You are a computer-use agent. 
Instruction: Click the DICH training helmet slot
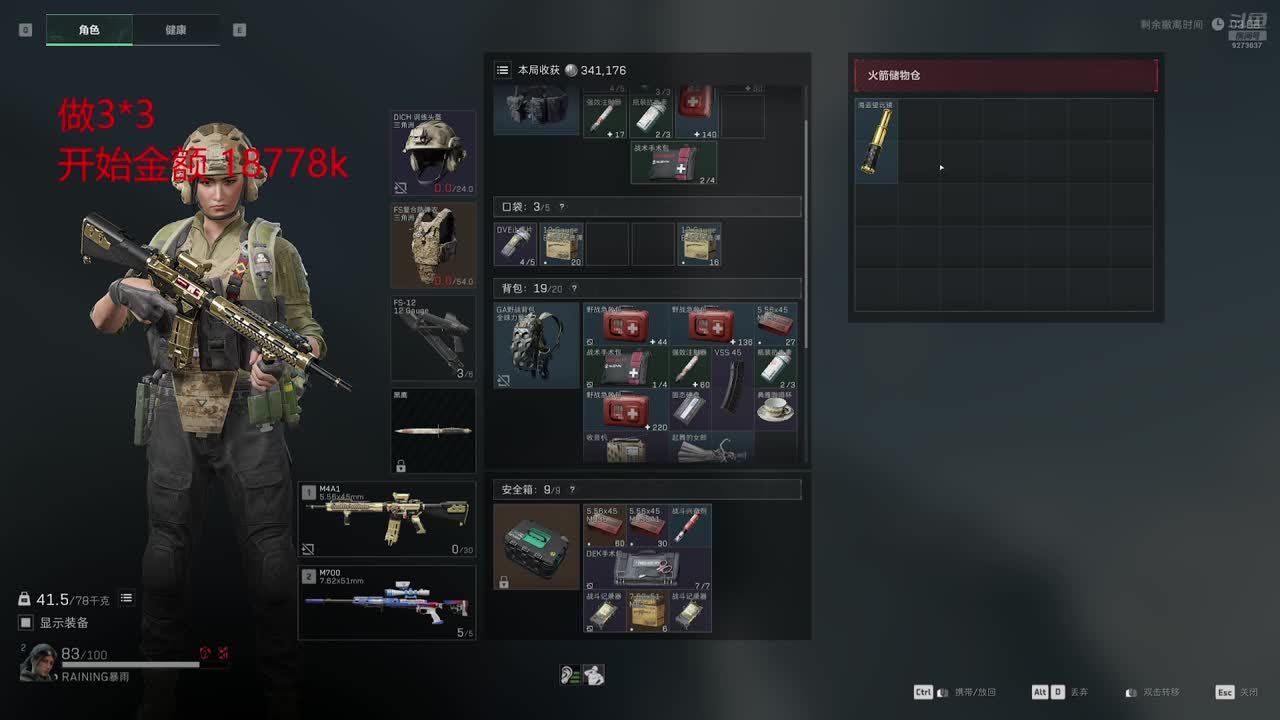pos(433,153)
